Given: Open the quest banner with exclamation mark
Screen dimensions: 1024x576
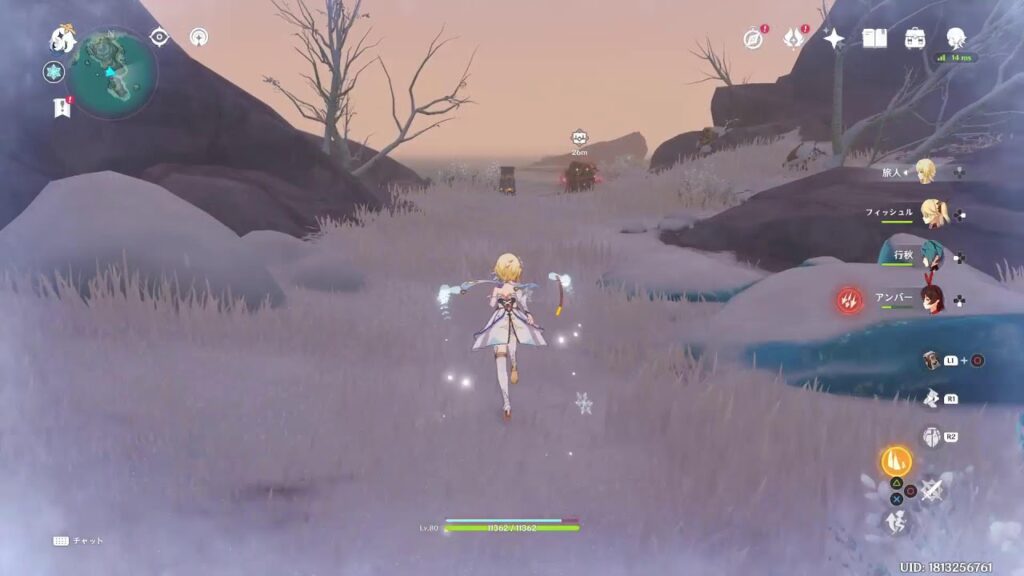Looking at the screenshot, I should (62, 106).
